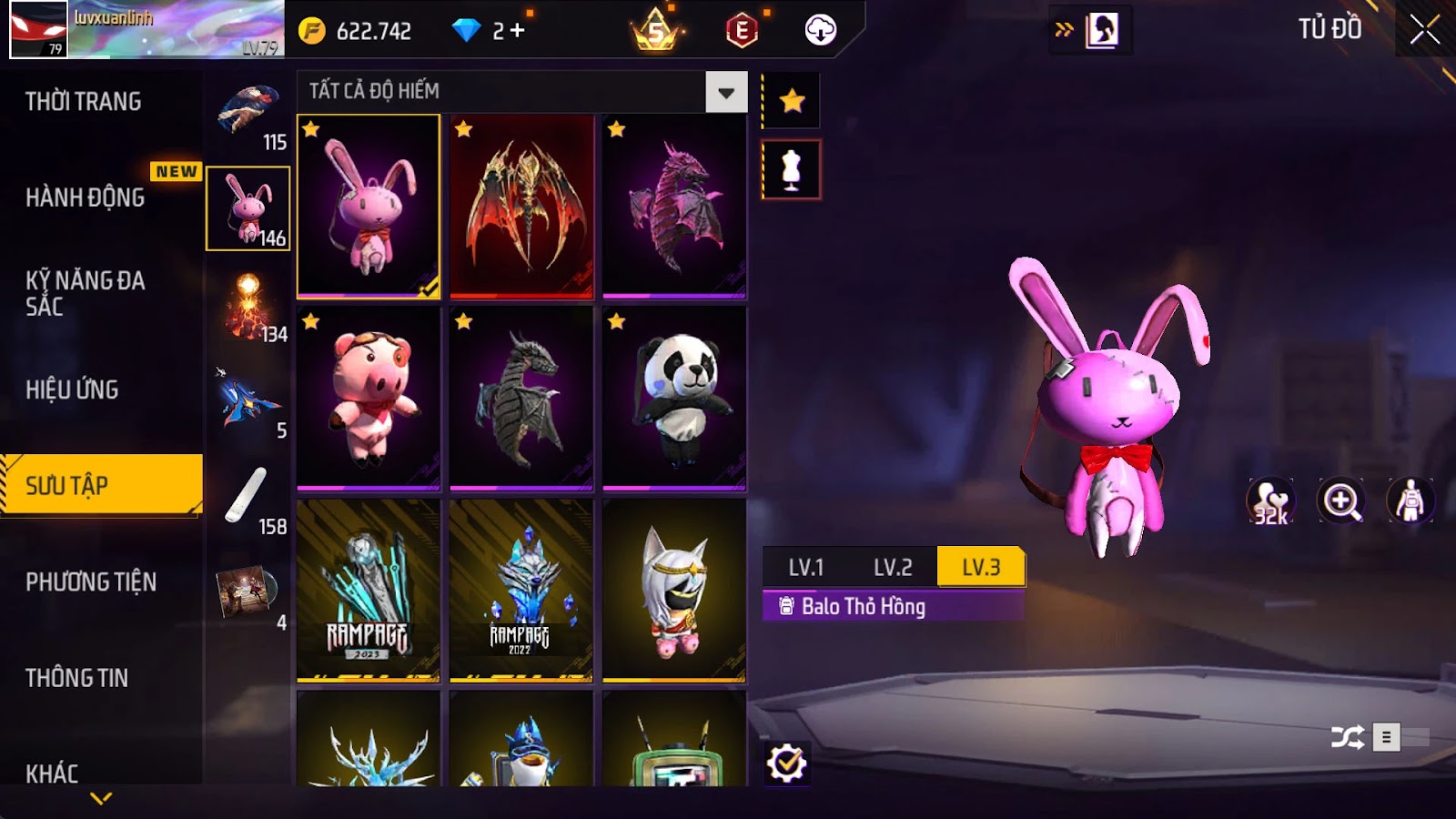Close the Tủ Đồ wardrobe screen

(1424, 30)
